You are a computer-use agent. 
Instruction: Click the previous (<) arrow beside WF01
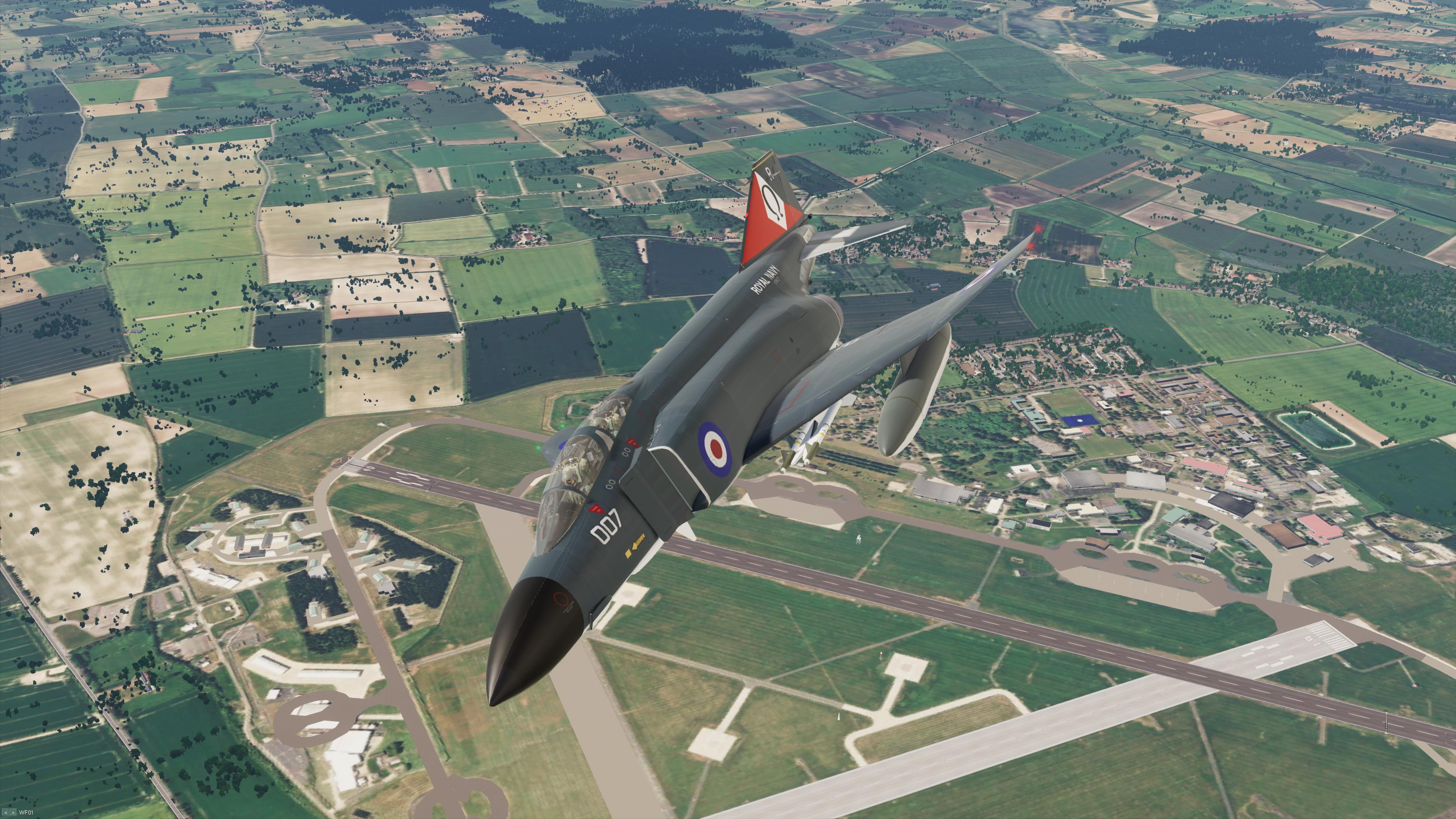coord(6,813)
